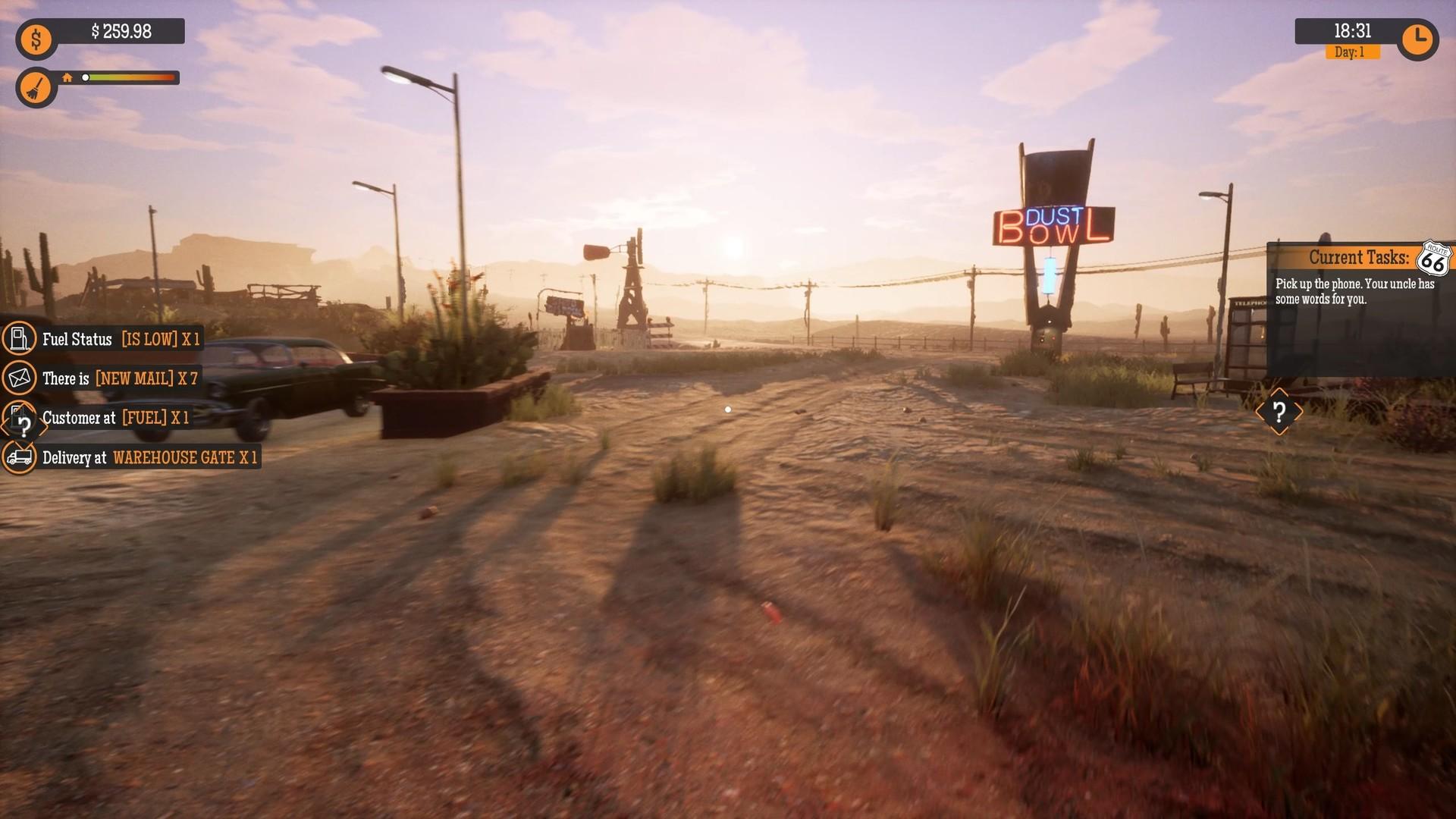
Task: Click the delivery truck icon
Action: point(20,457)
